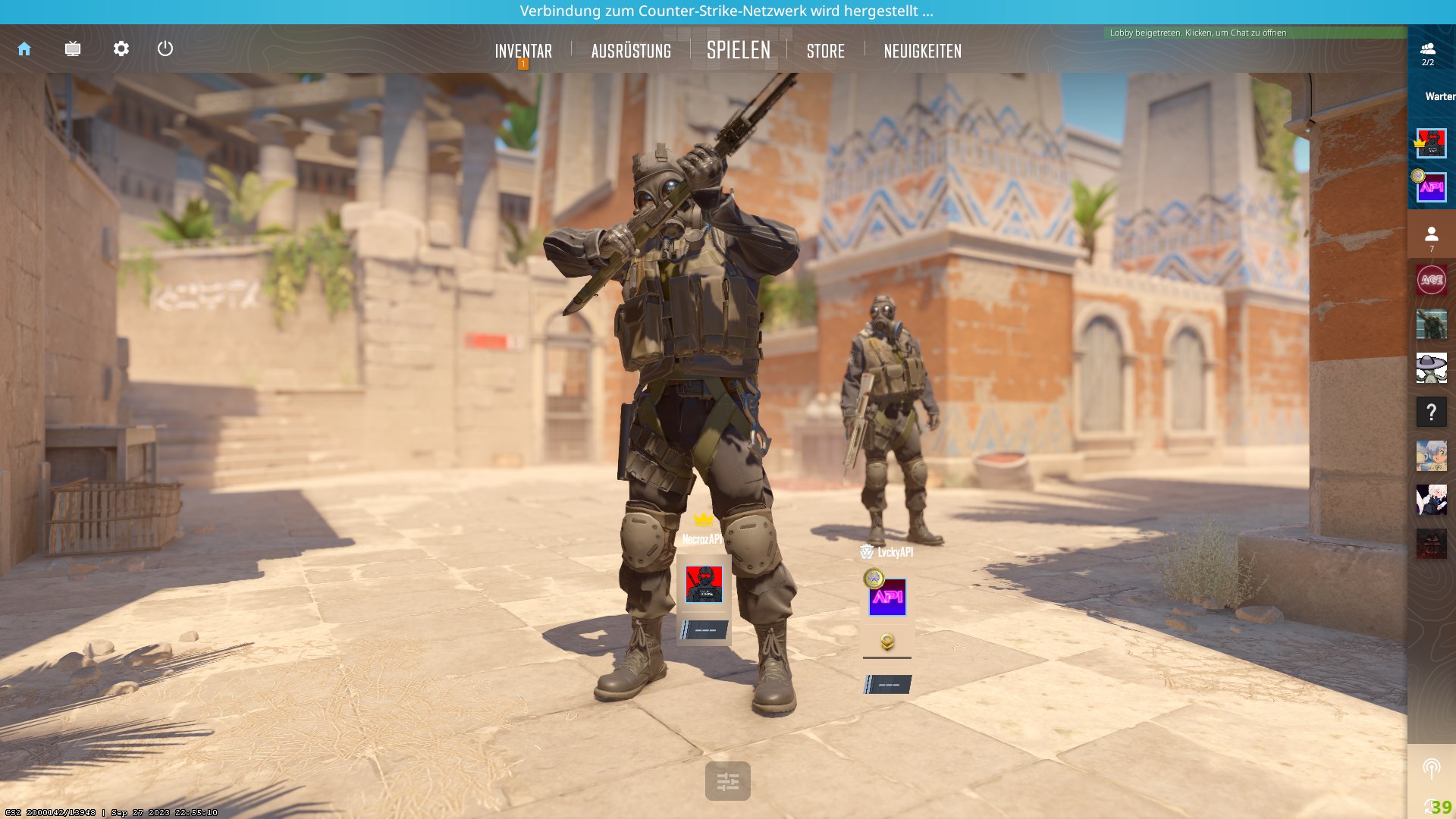
Task: Switch to the INVENTAR tab
Action: [523, 51]
